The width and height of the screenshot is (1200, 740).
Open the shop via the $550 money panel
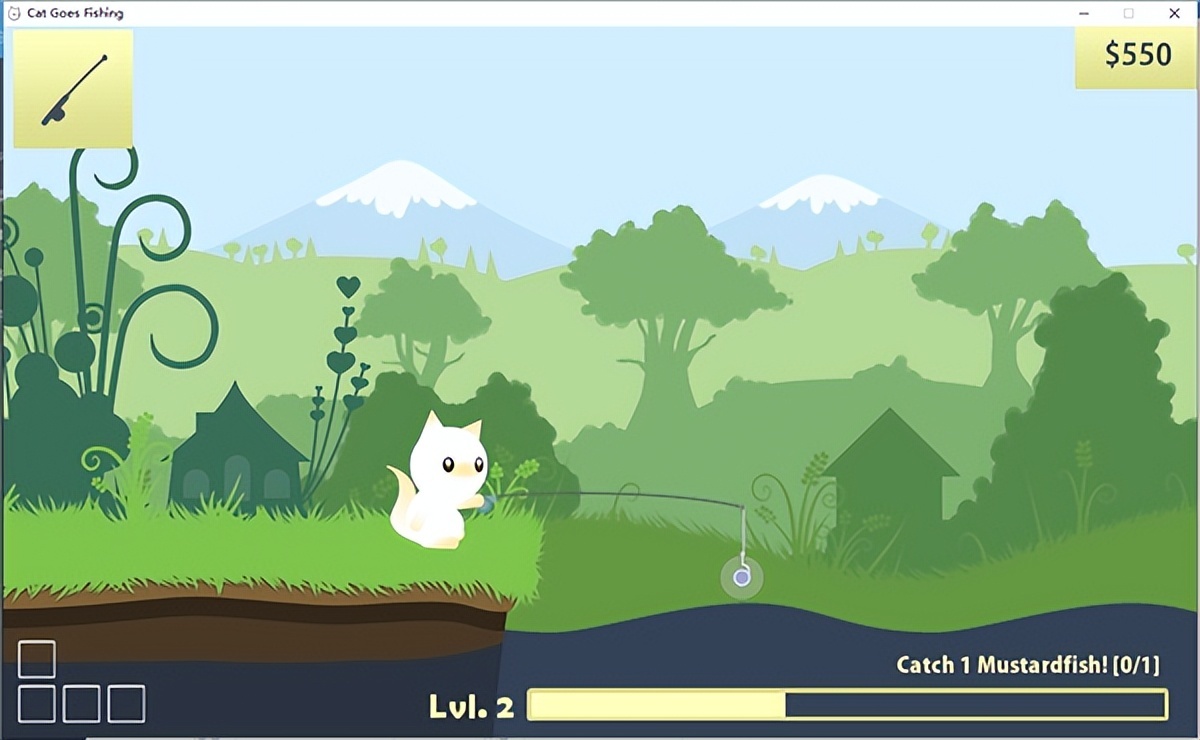(1137, 56)
